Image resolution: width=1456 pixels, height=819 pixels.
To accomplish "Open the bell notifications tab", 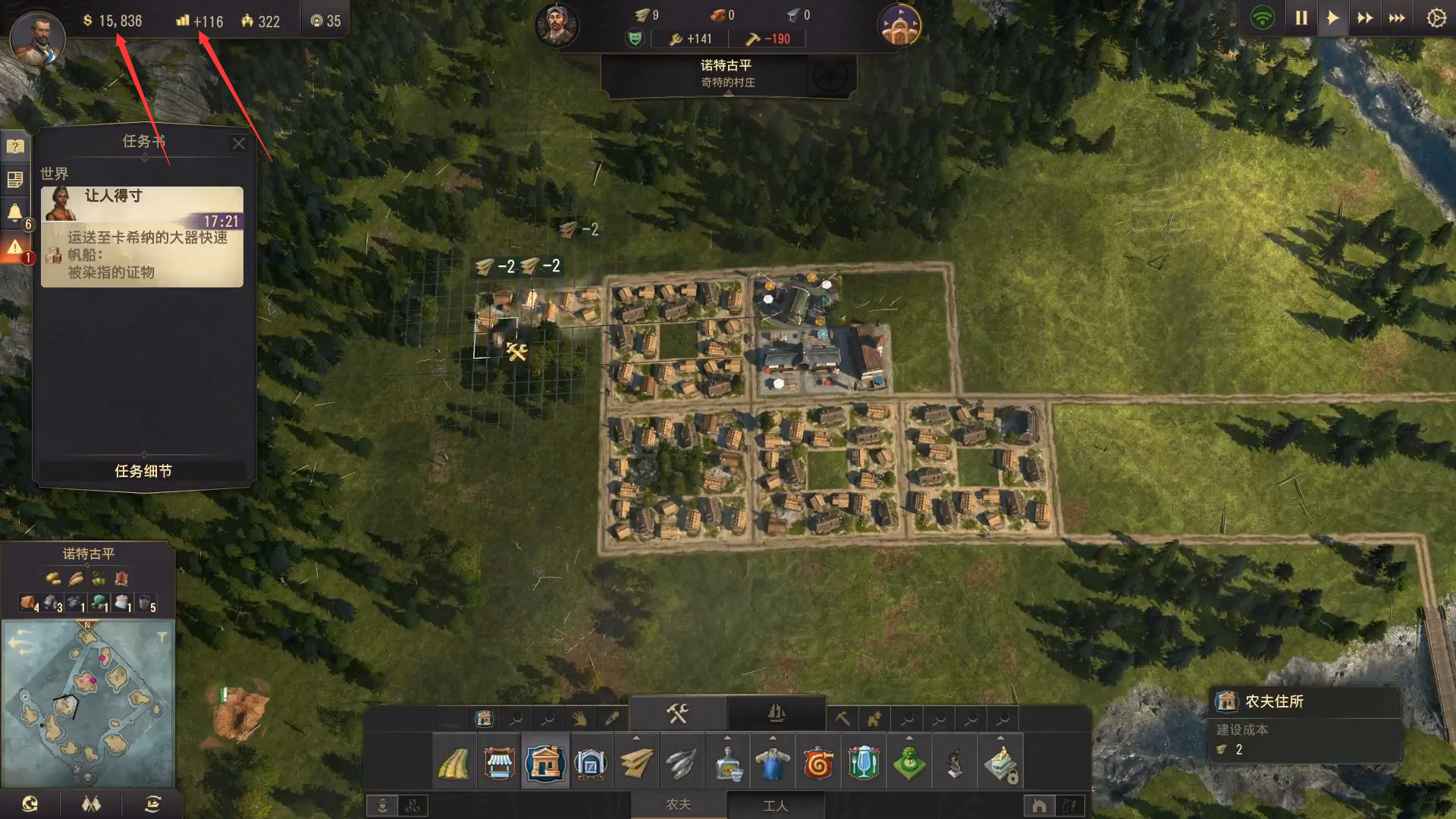I will tap(15, 213).
